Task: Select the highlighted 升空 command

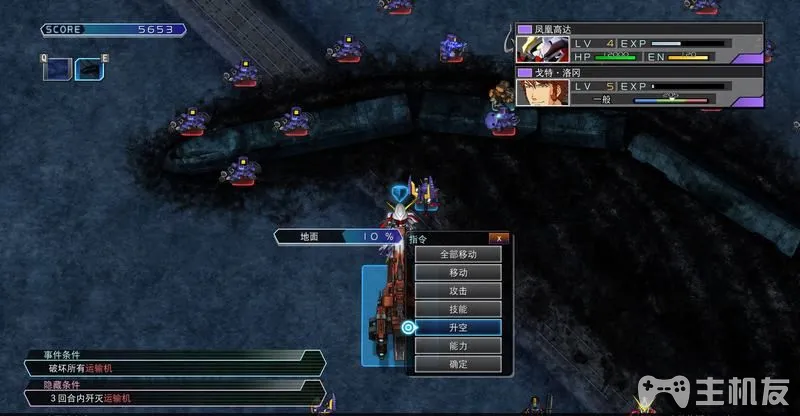Action: 458,327
